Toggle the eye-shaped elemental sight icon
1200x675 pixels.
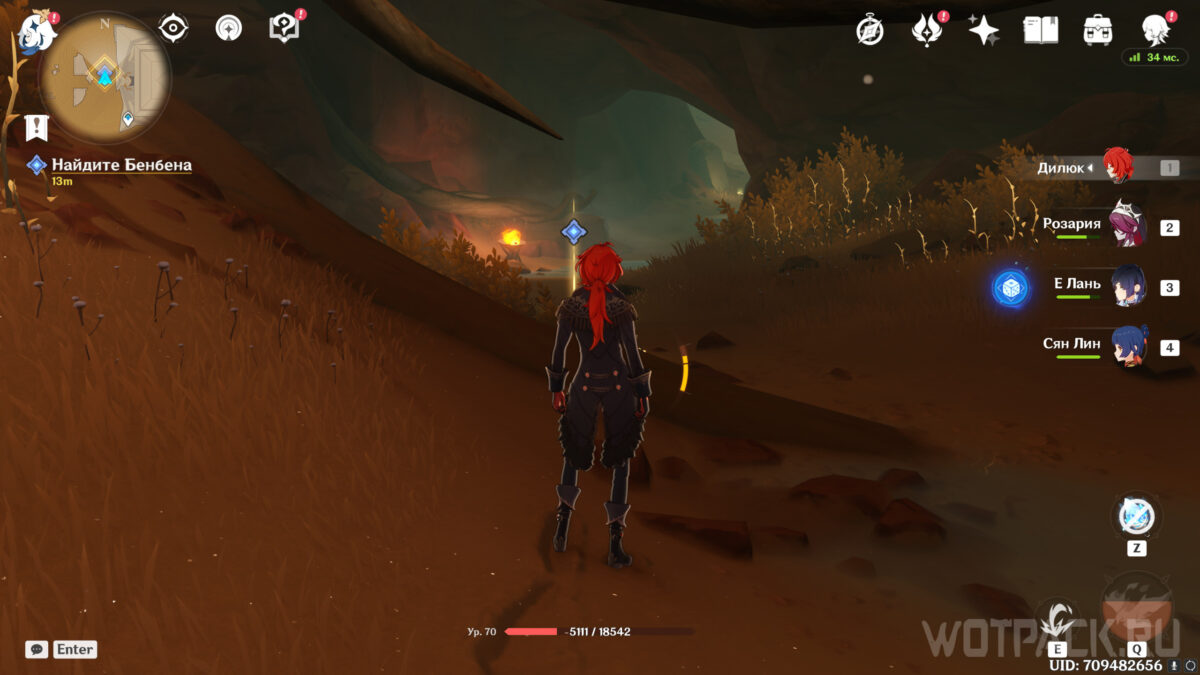point(174,28)
